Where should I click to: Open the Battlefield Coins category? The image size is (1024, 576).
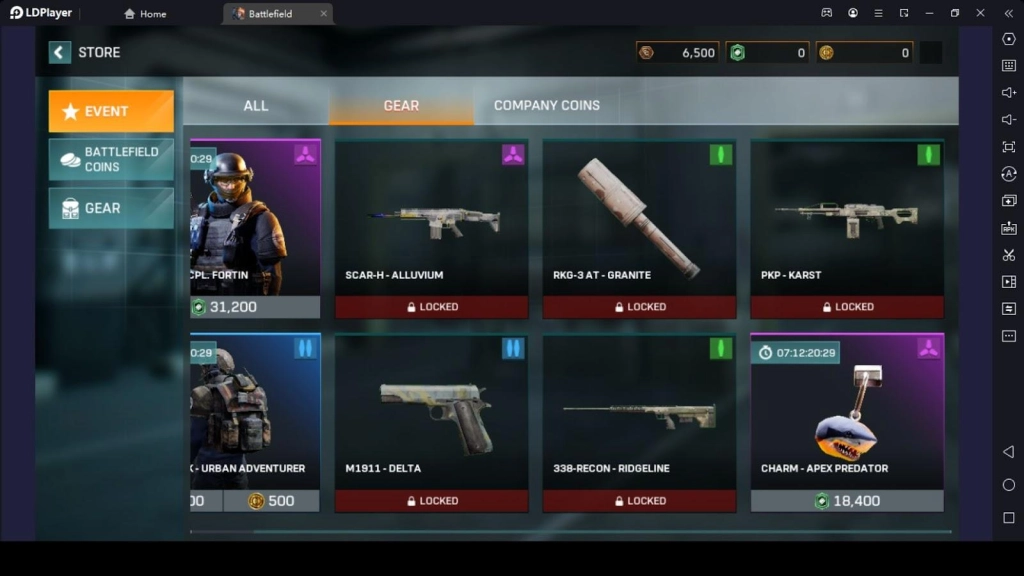pyautogui.click(x=111, y=159)
